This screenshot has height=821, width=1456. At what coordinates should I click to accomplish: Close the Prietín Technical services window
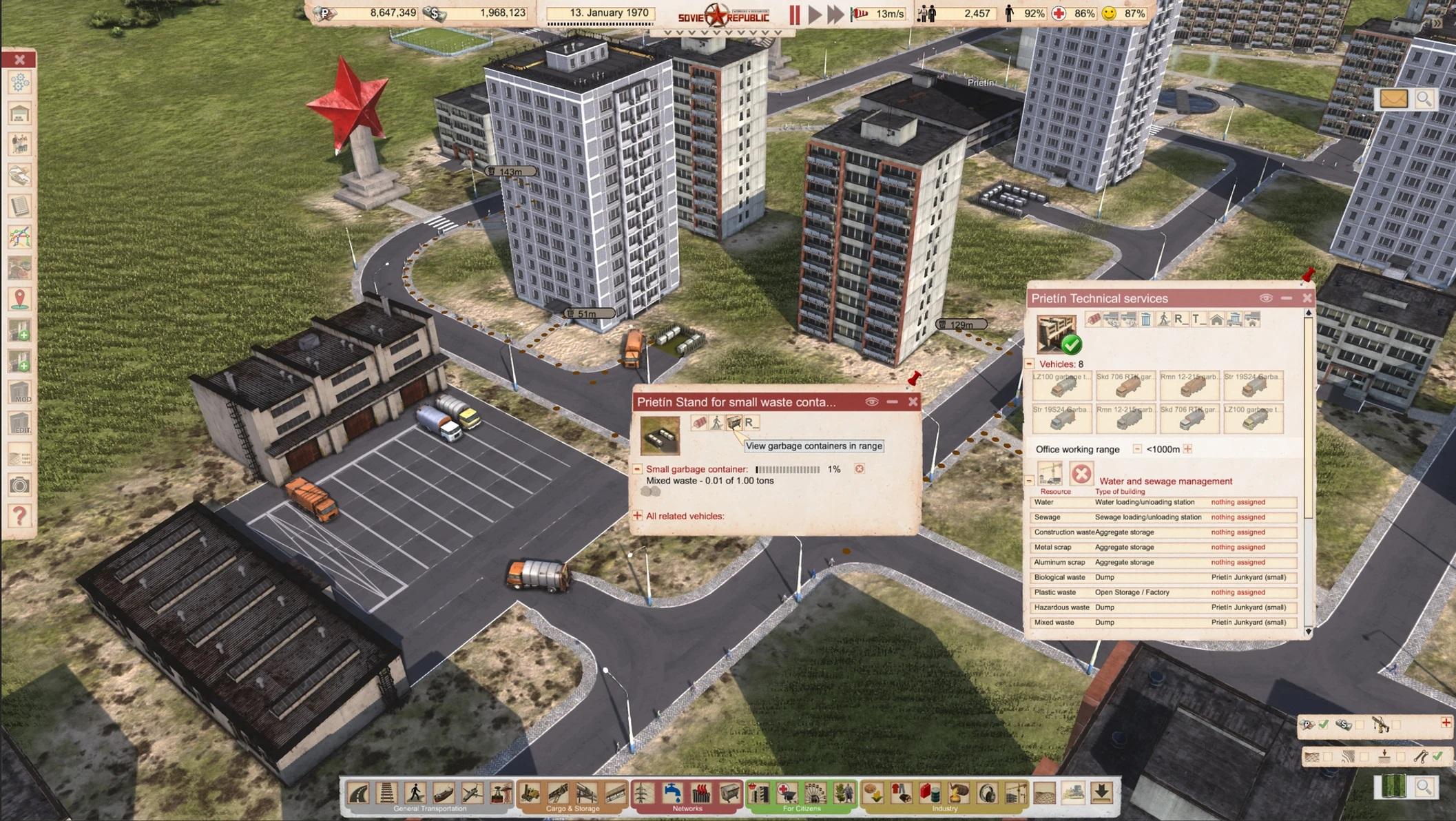pos(1307,298)
